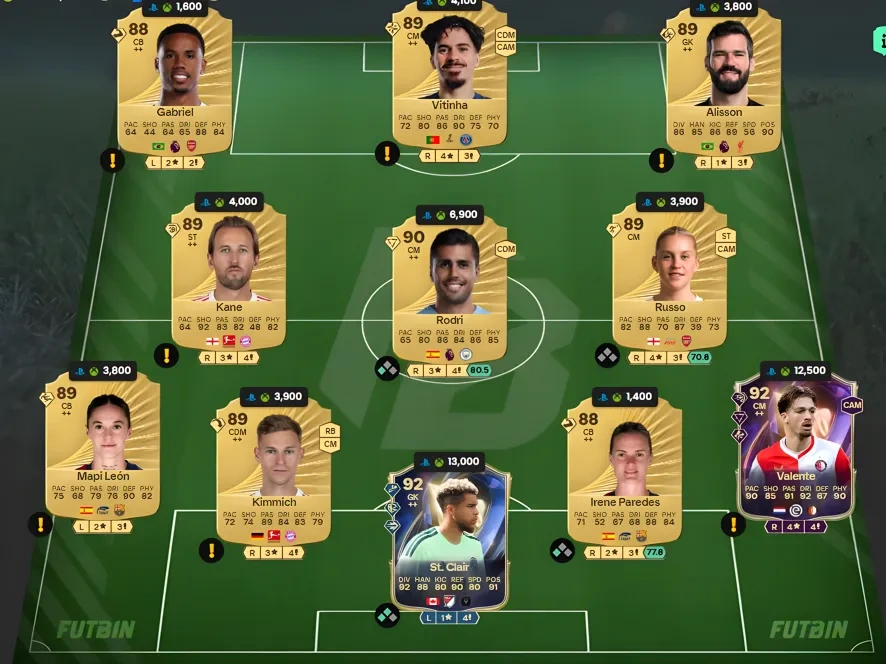
Task: Select the St. Clair goalkeeper card
Action: 449,540
